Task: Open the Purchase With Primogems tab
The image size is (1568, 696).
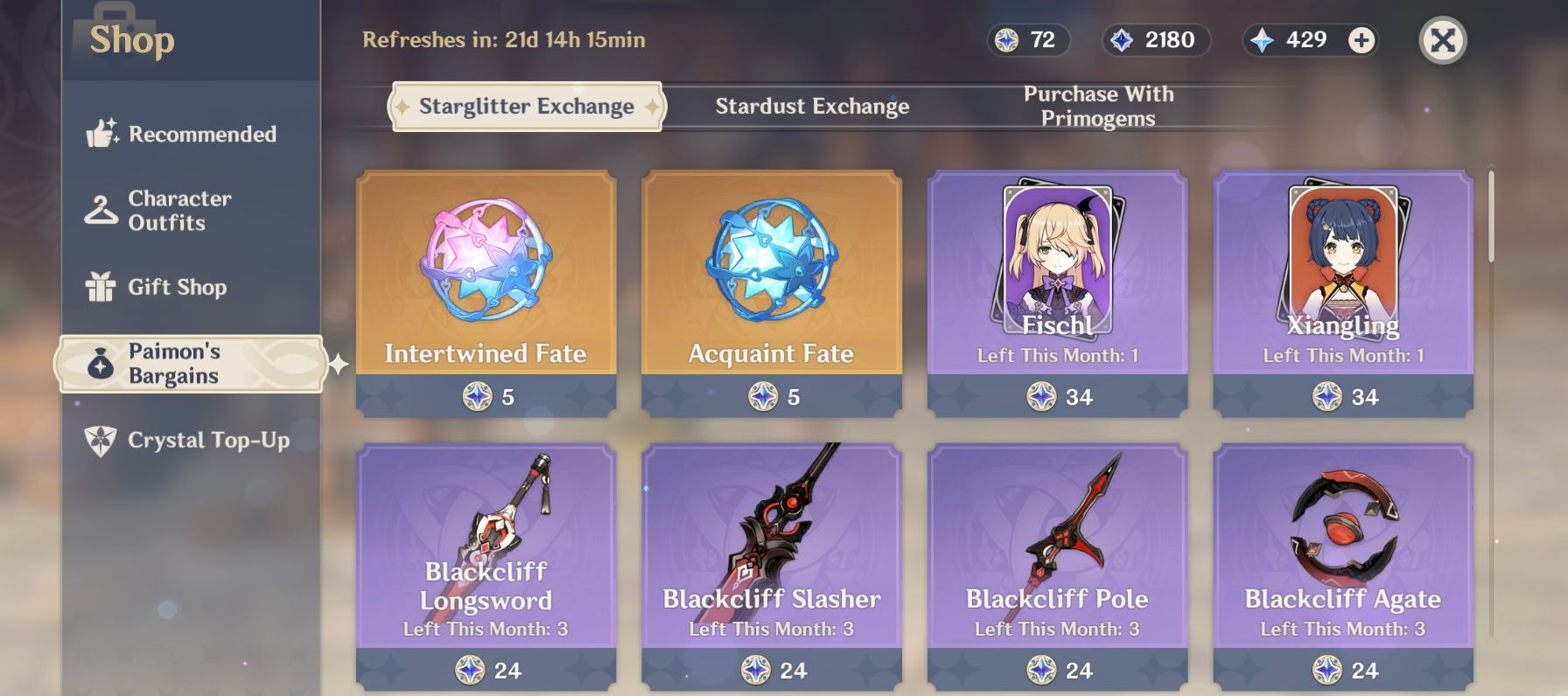Action: [x=1099, y=105]
